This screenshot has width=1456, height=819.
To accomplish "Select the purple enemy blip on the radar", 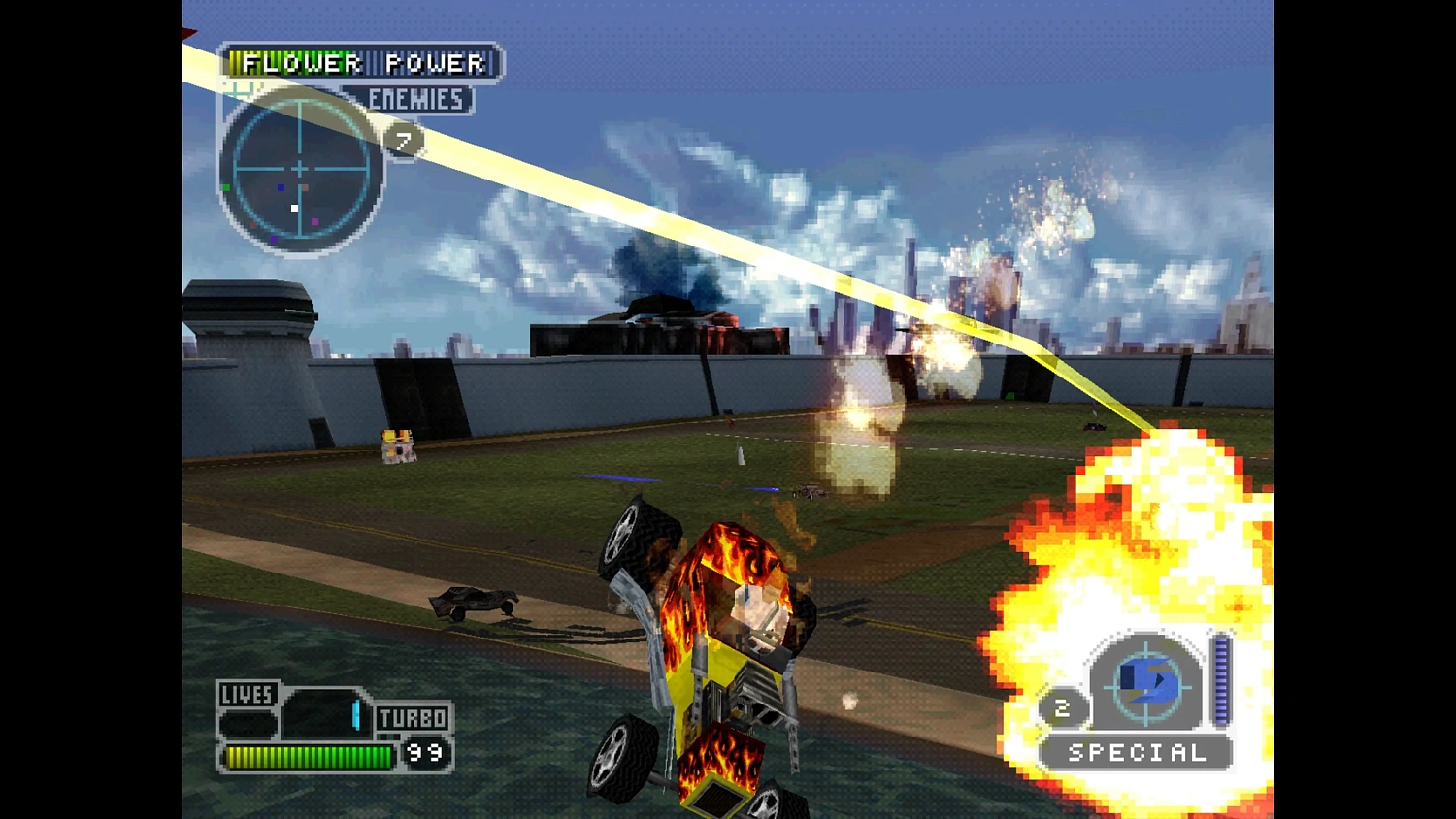I will point(275,239).
